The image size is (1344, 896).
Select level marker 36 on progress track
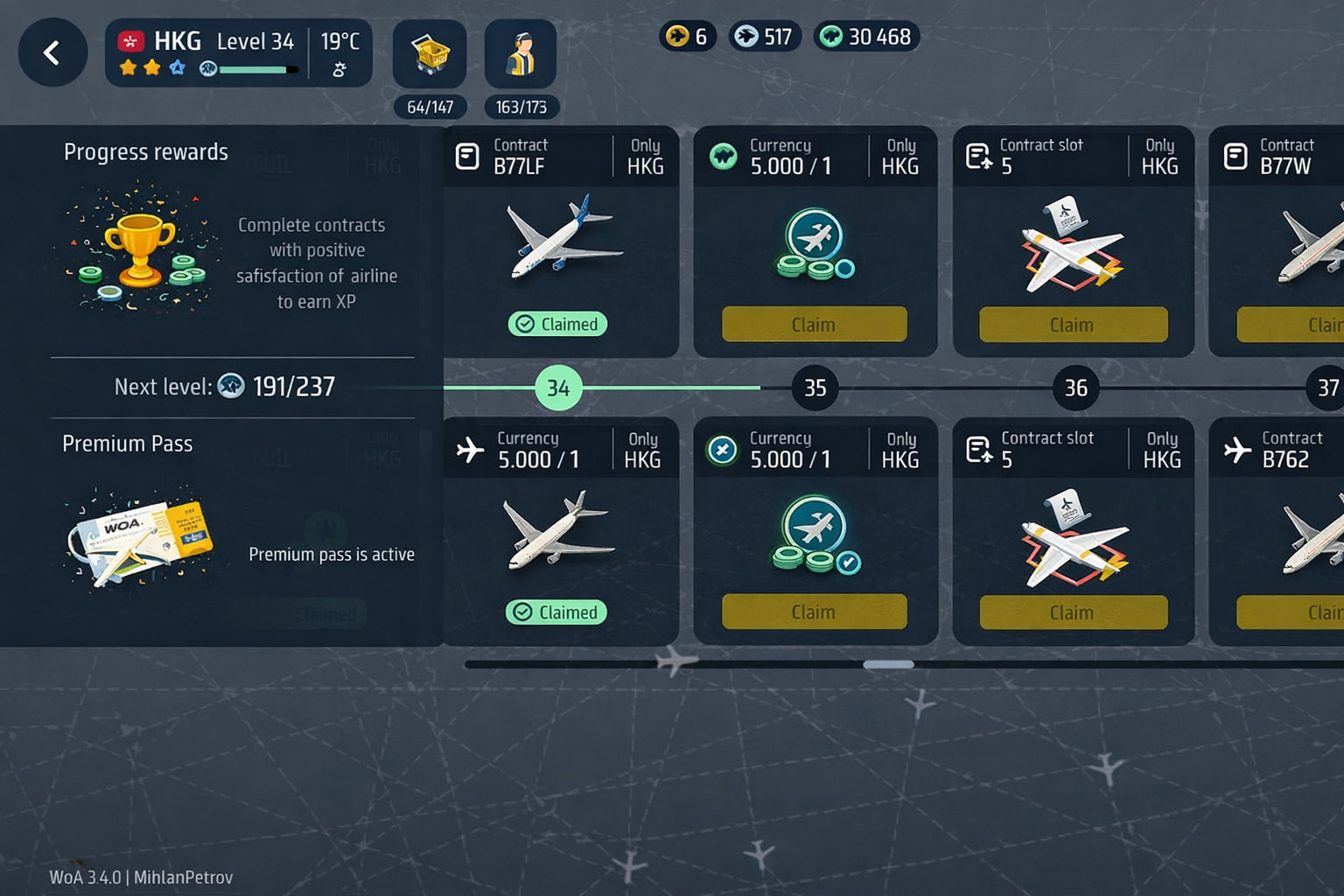[x=1074, y=388]
